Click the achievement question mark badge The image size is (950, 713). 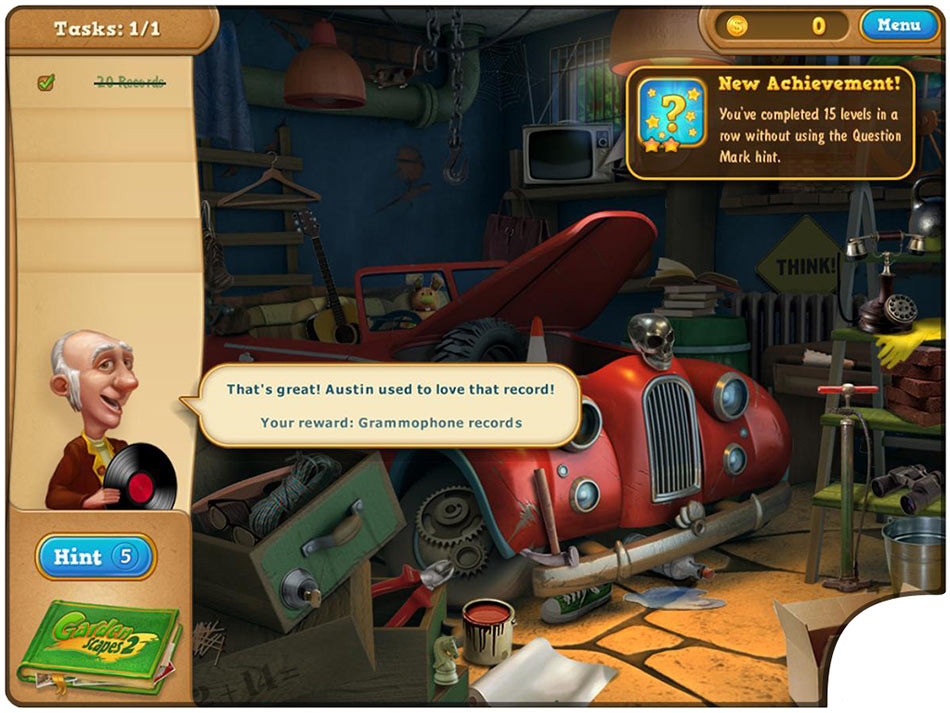click(x=669, y=116)
